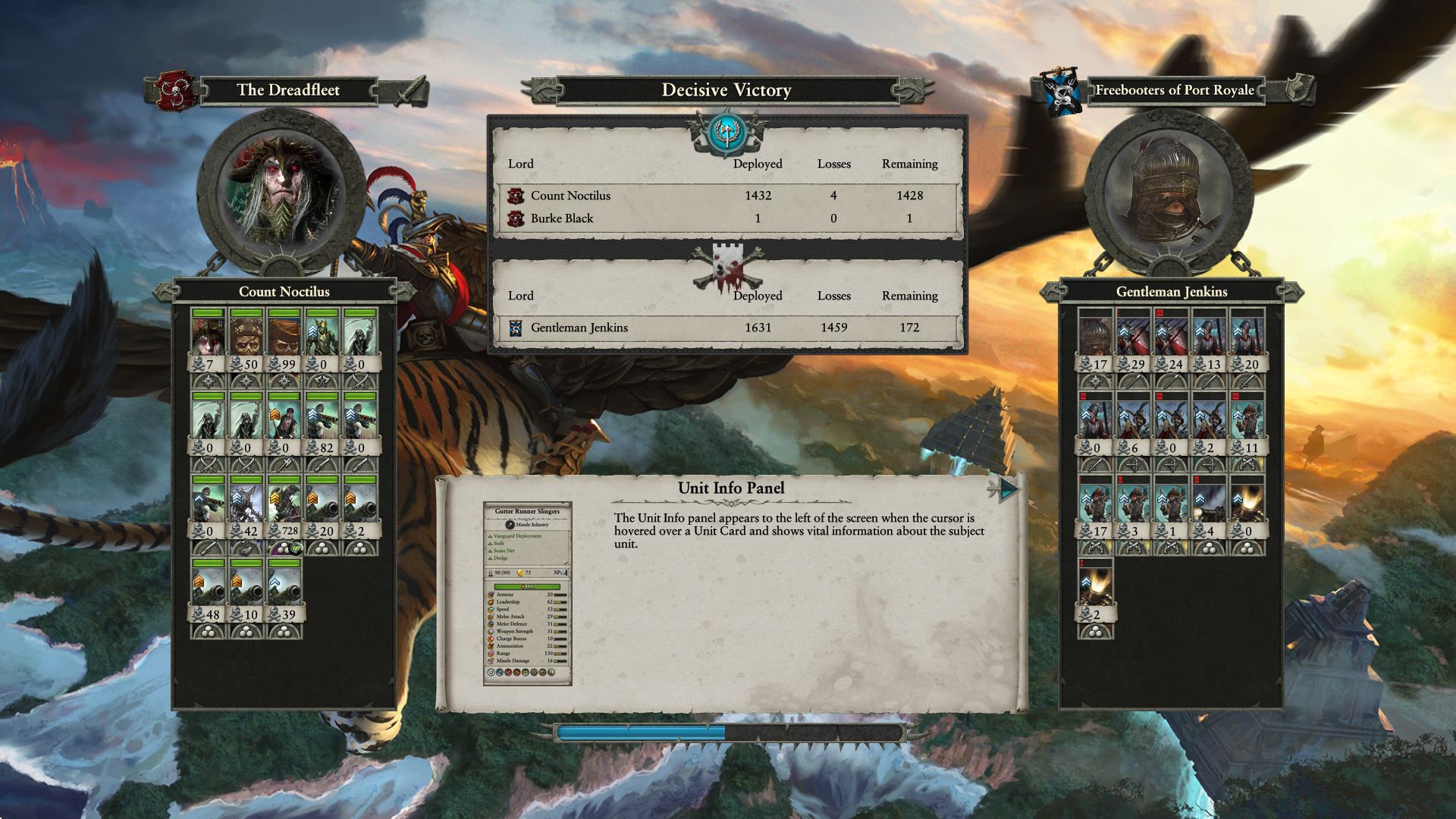Click the Leadership stat icon
This screenshot has height=819, width=1456.
(x=491, y=602)
